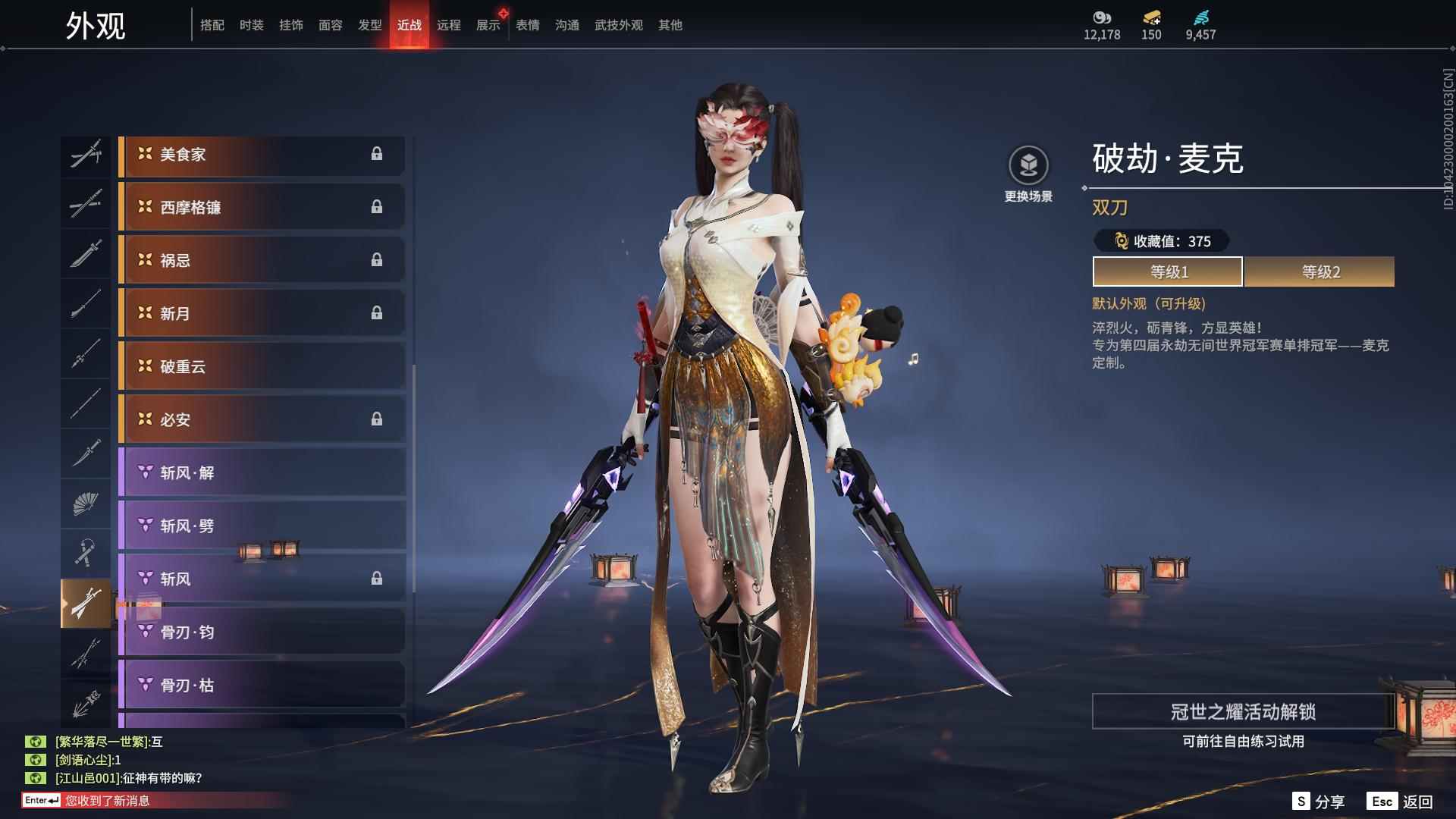Image resolution: width=1456 pixels, height=819 pixels.
Task: Select the fan weapon category icon
Action: point(86,504)
